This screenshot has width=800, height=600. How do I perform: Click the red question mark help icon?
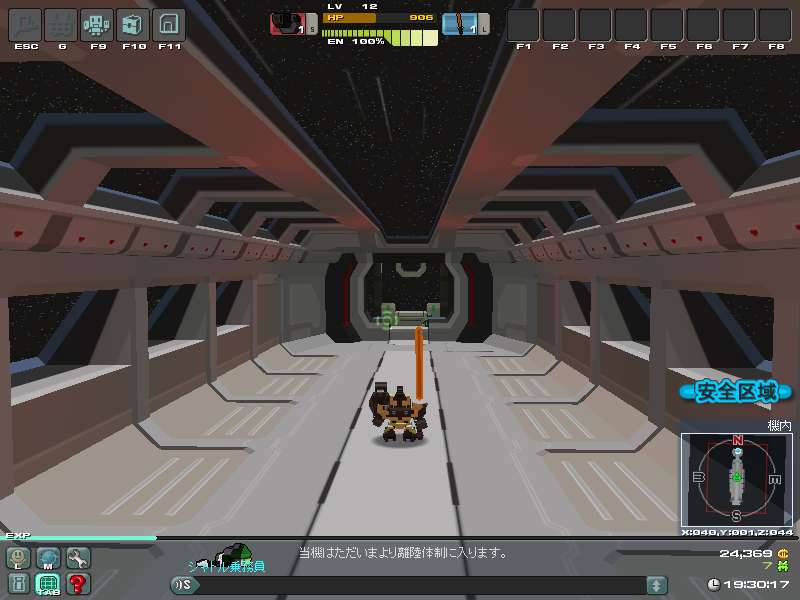pyautogui.click(x=77, y=583)
